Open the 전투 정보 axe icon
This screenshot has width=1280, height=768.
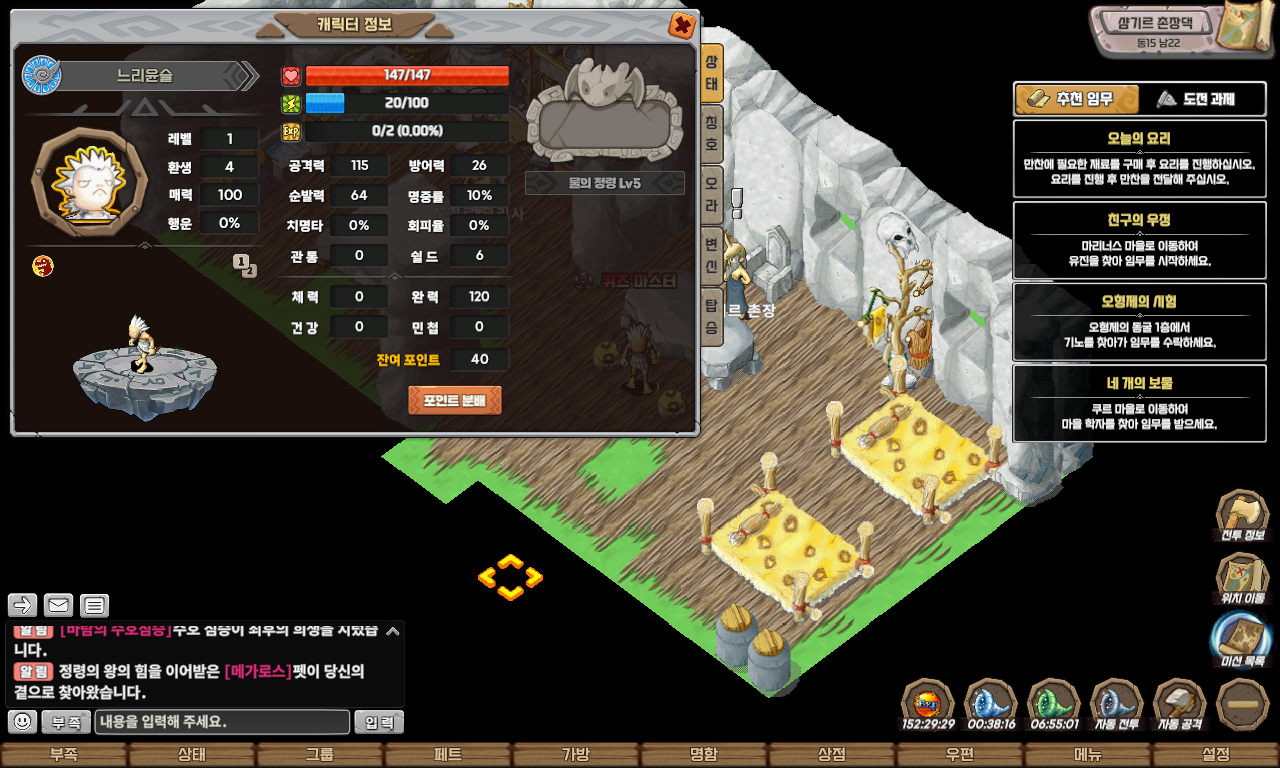[x=1242, y=516]
